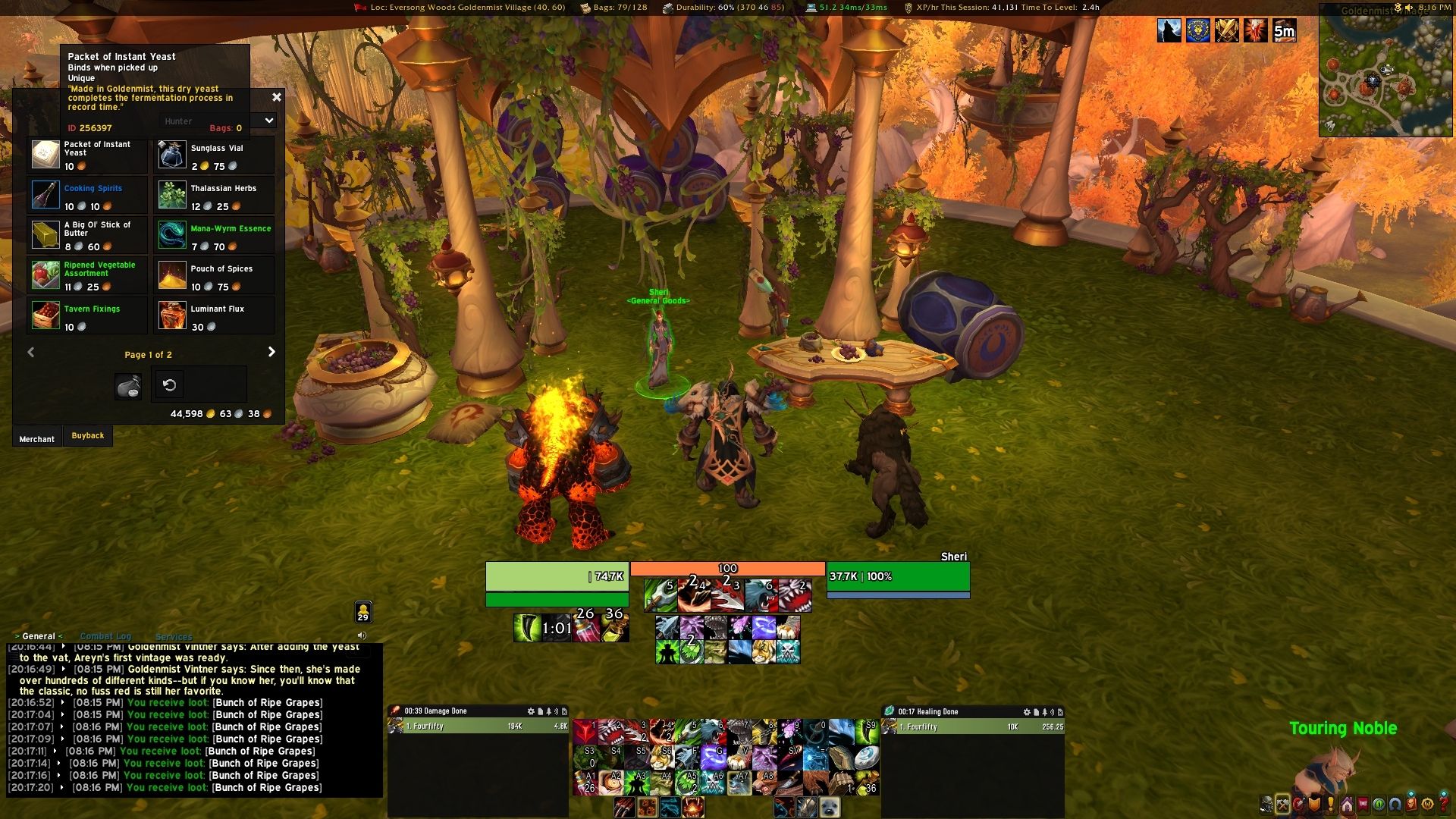The image size is (1456, 819).
Task: Purchase Luminant Flux
Action: [x=173, y=315]
